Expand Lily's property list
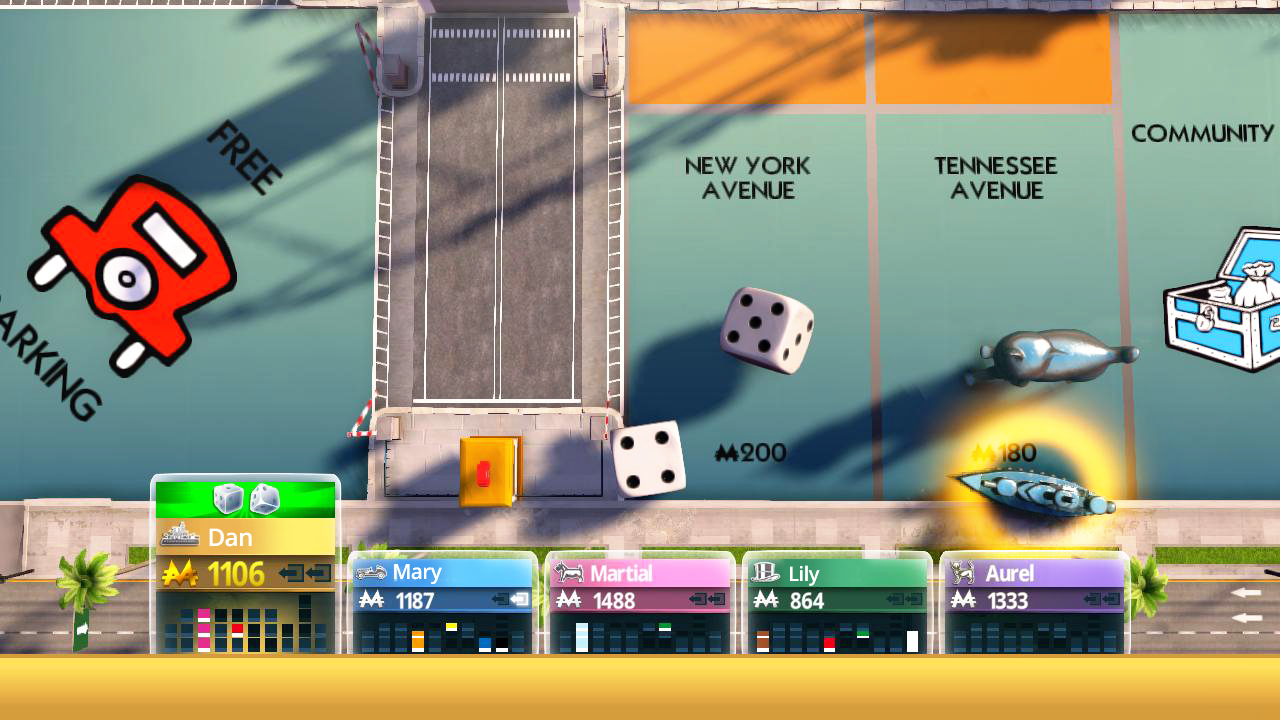This screenshot has width=1280, height=720. 835,635
